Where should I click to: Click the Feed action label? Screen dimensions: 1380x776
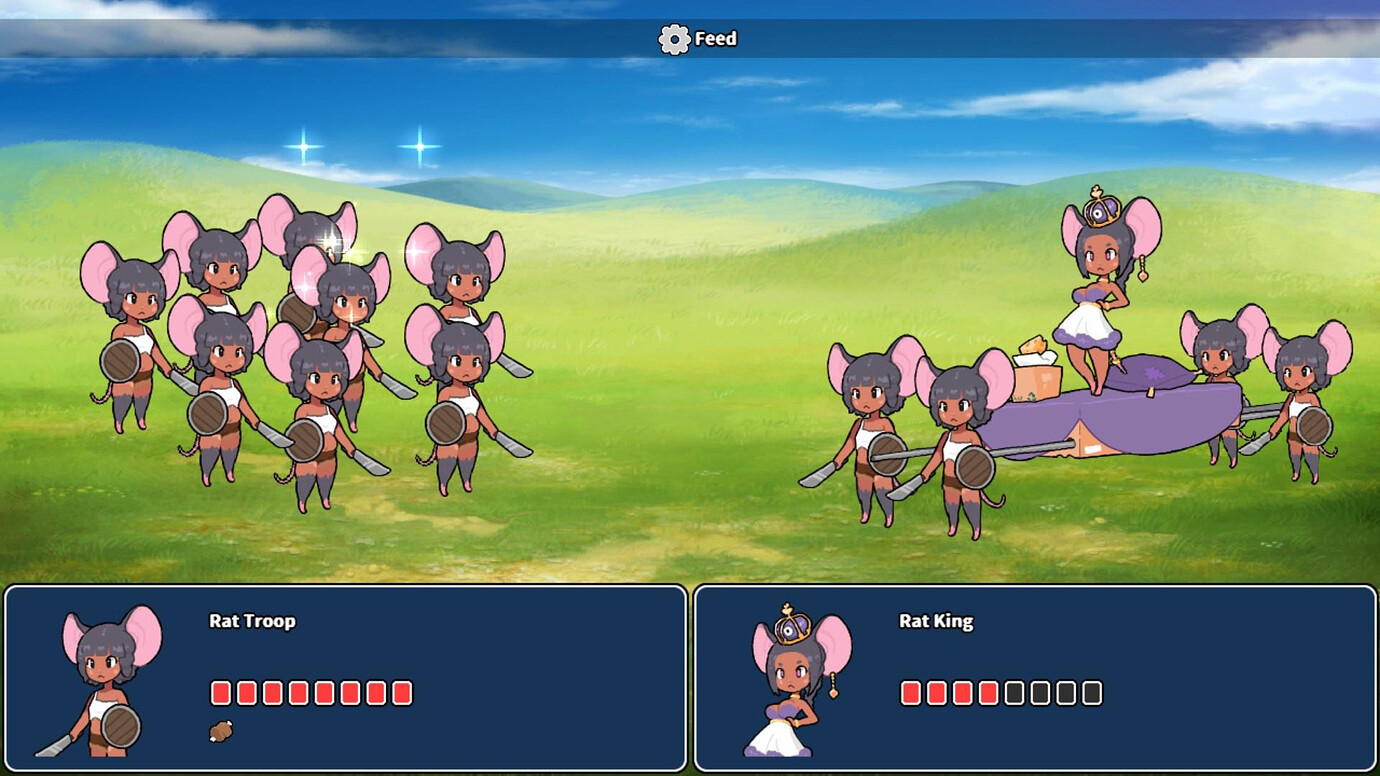715,39
